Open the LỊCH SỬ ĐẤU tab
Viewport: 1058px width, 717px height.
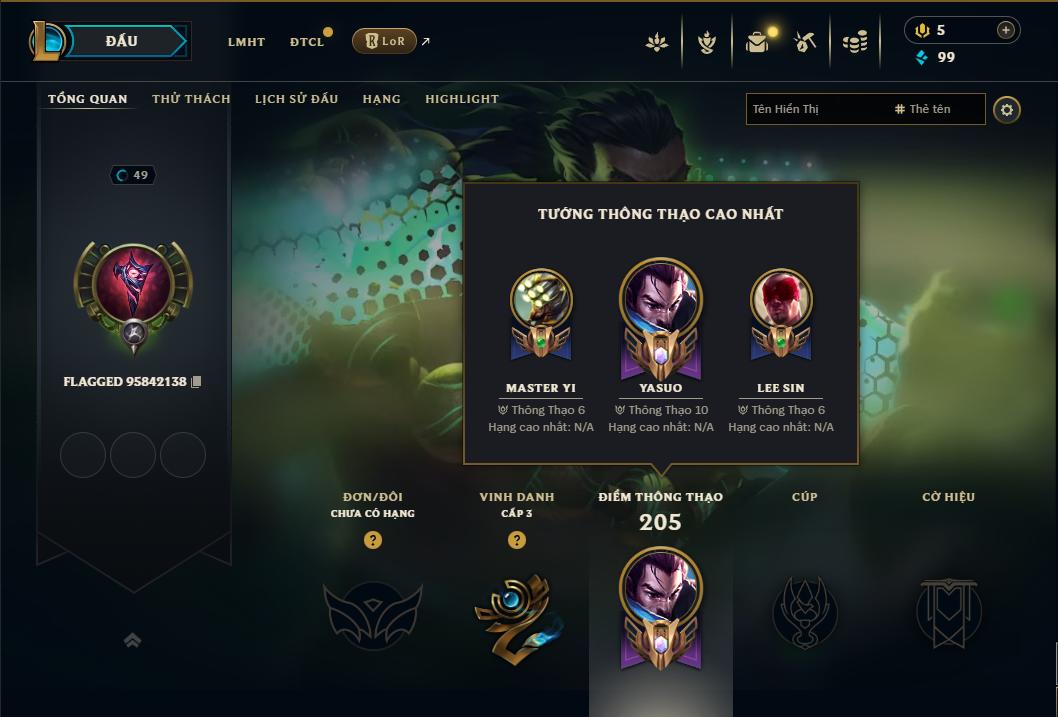pos(296,99)
